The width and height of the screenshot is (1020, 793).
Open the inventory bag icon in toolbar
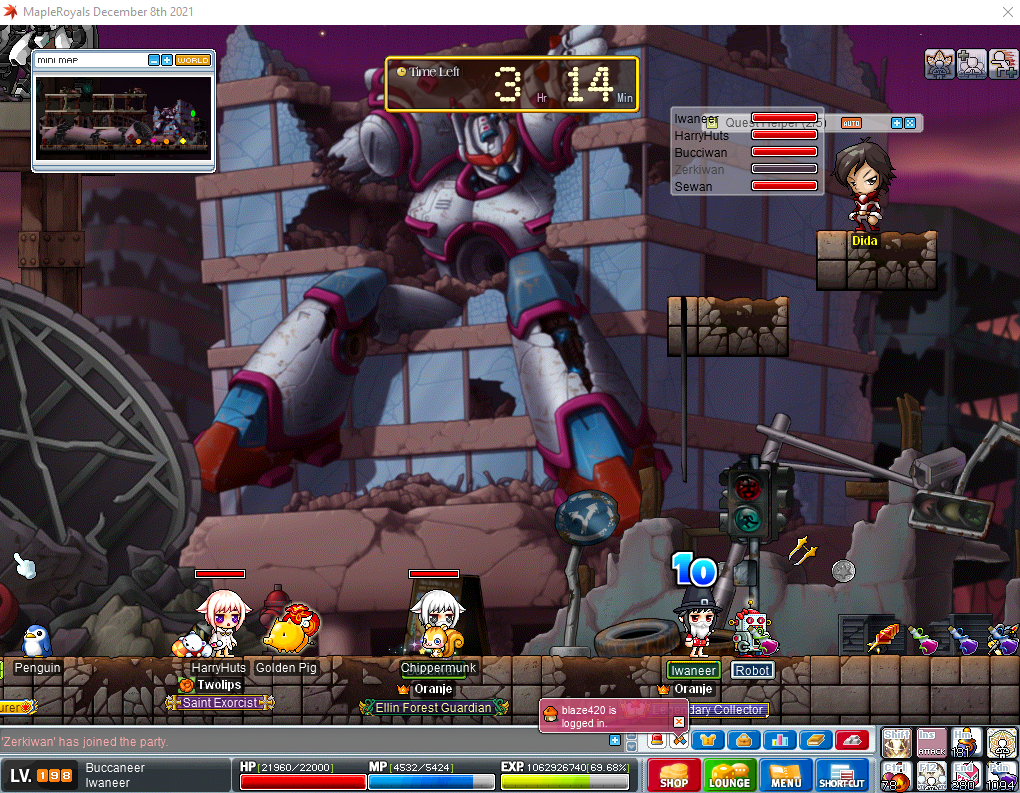coord(743,740)
